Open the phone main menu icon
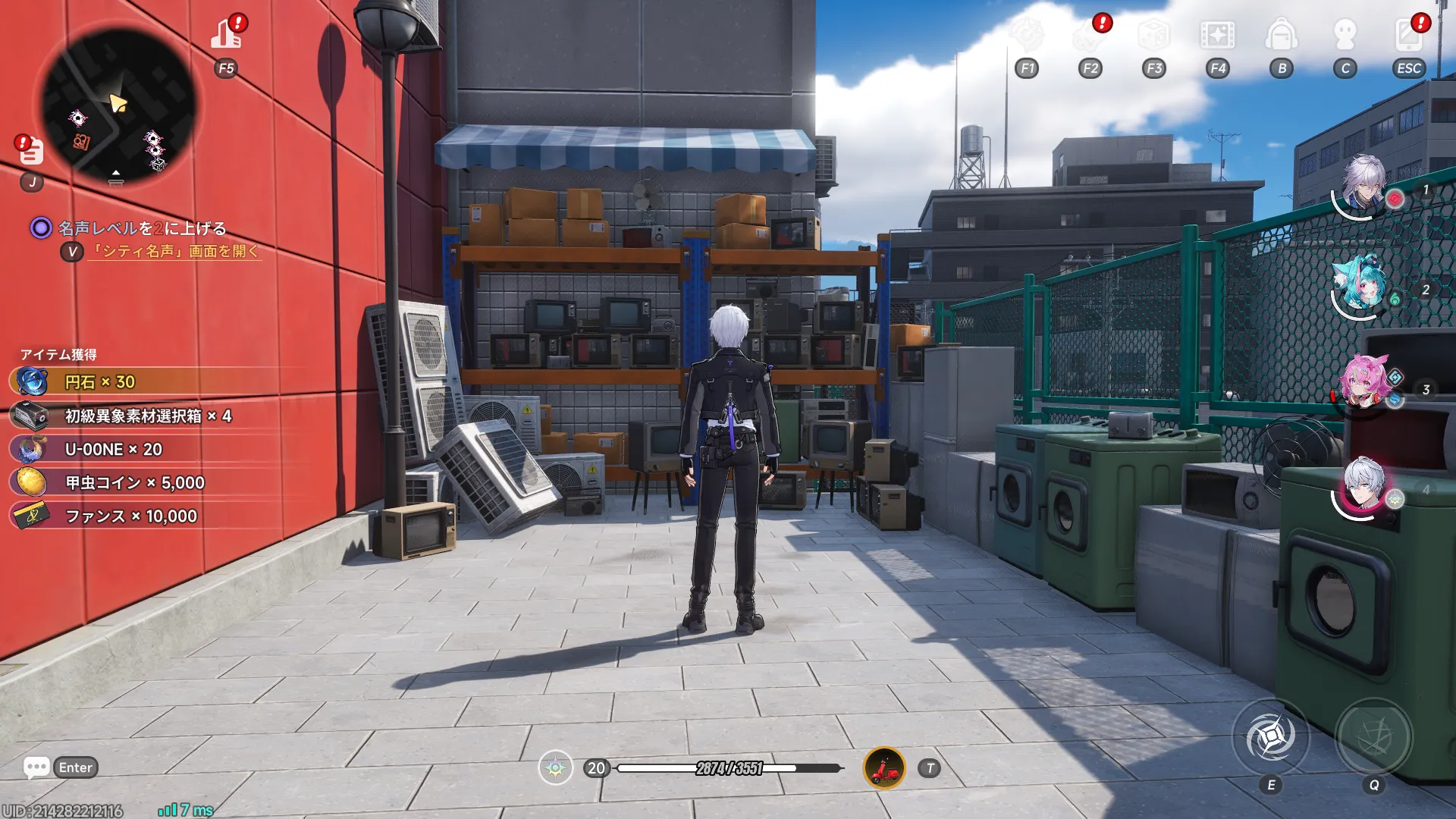 1408,35
